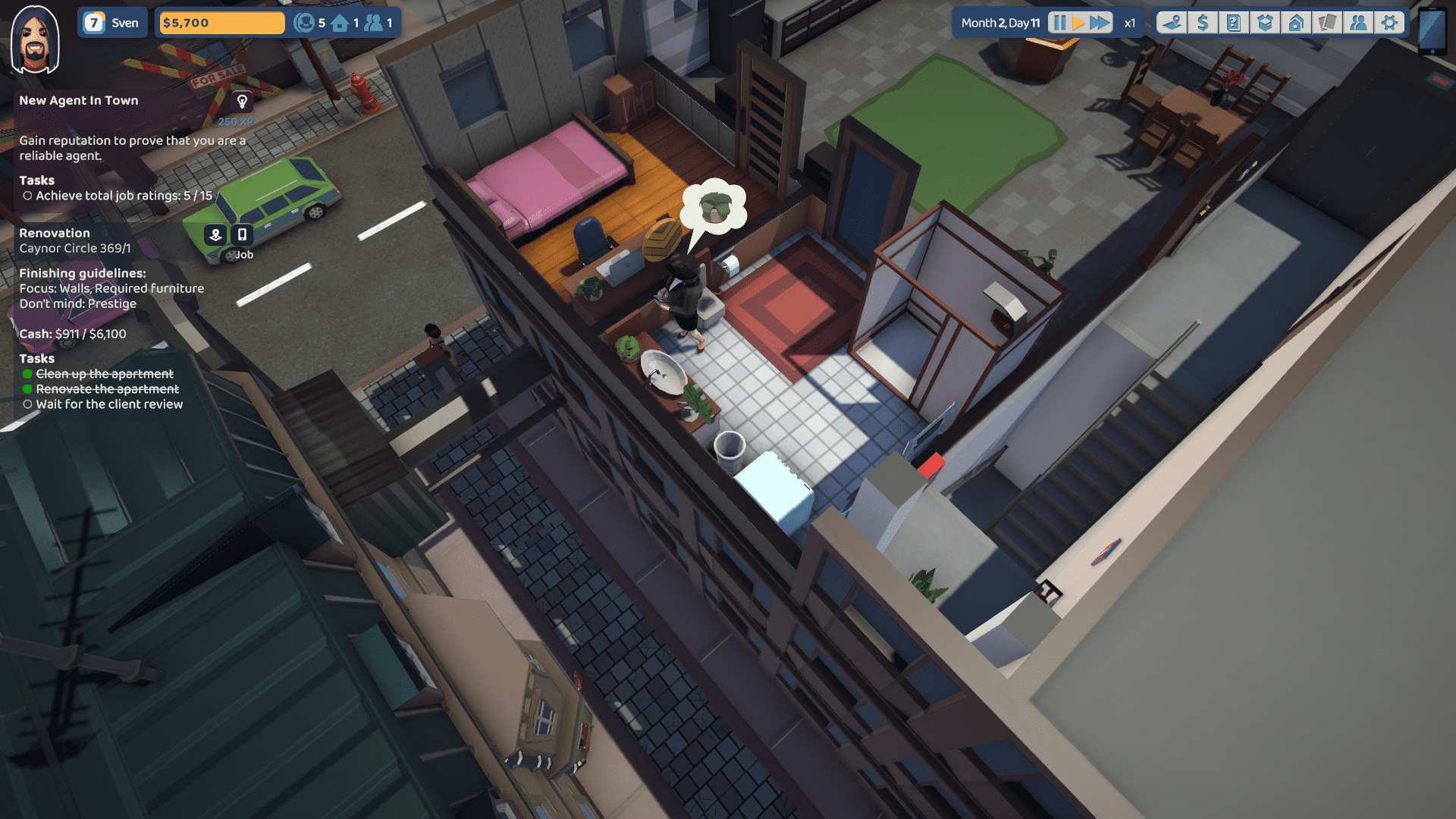Activate fast-forward game speed
The height and width of the screenshot is (819, 1456).
[1100, 23]
